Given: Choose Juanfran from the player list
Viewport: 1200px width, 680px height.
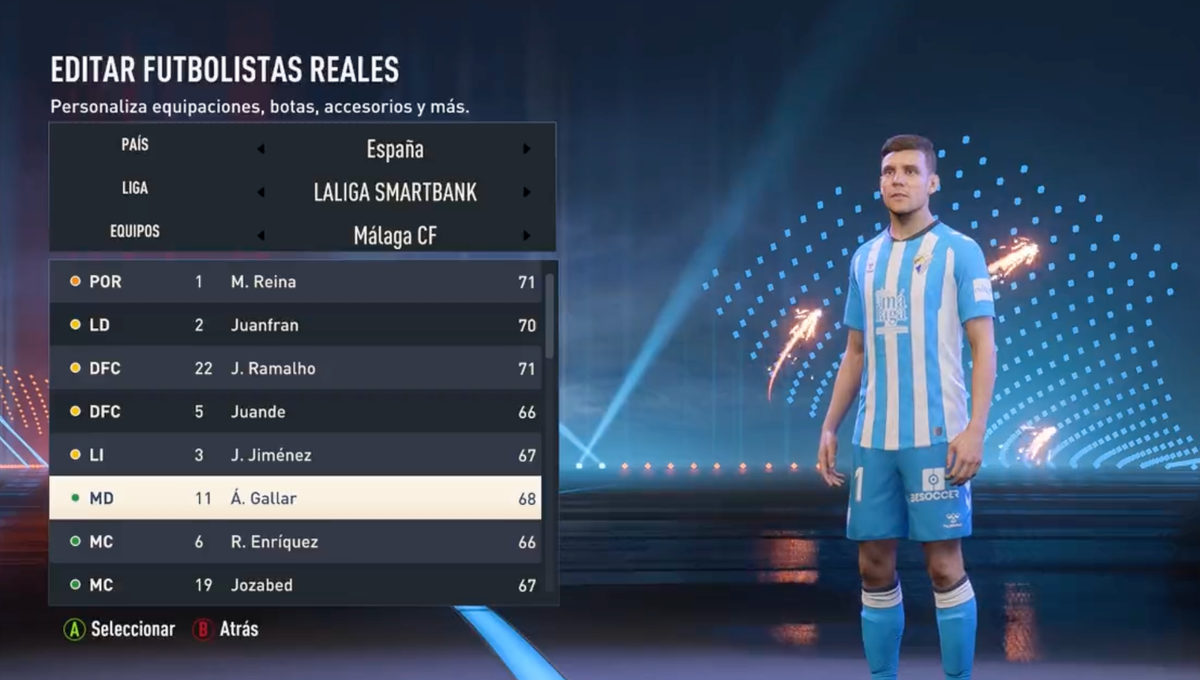Looking at the screenshot, I should coord(295,325).
